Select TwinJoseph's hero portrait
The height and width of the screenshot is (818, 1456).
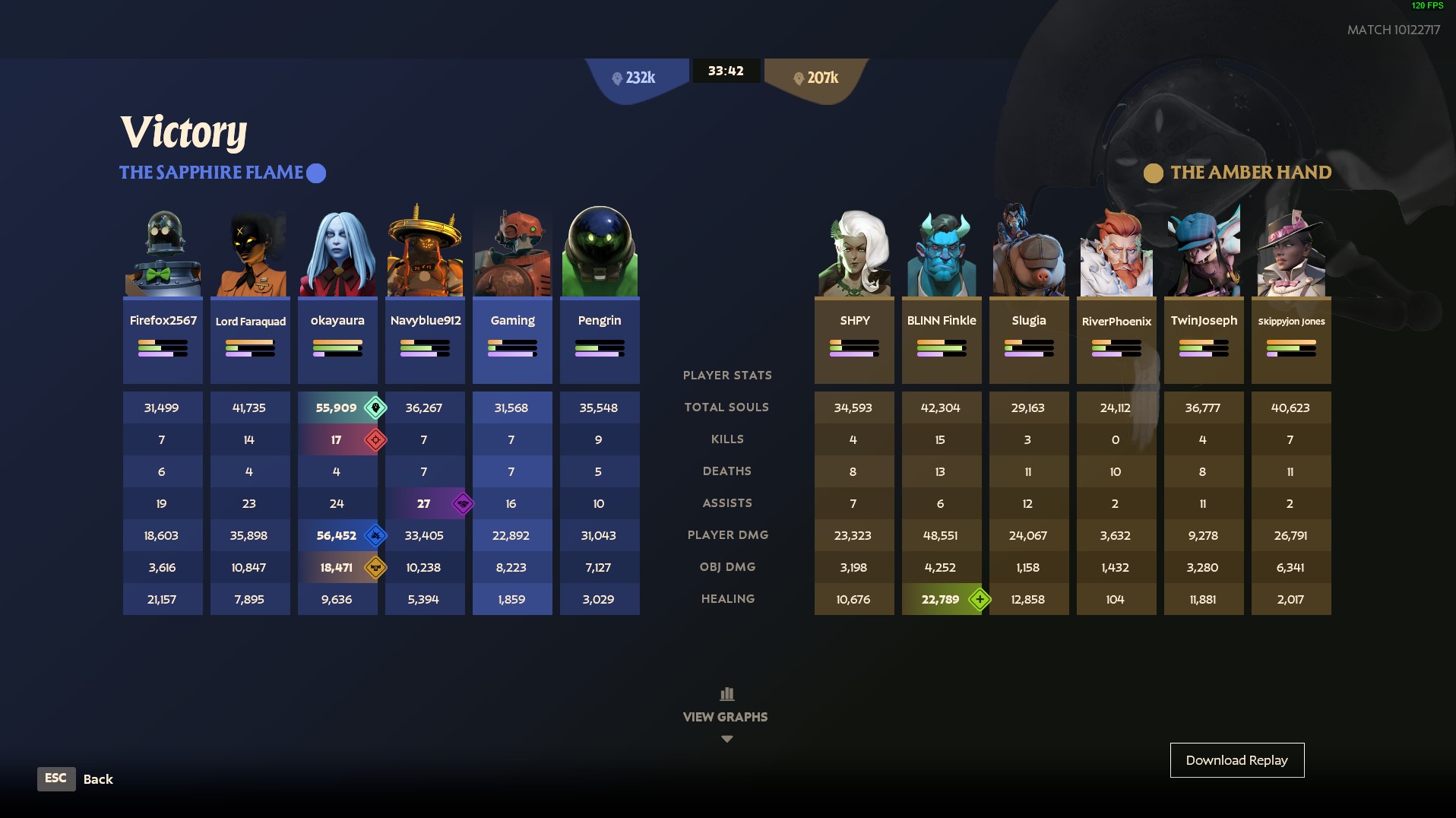[1204, 254]
